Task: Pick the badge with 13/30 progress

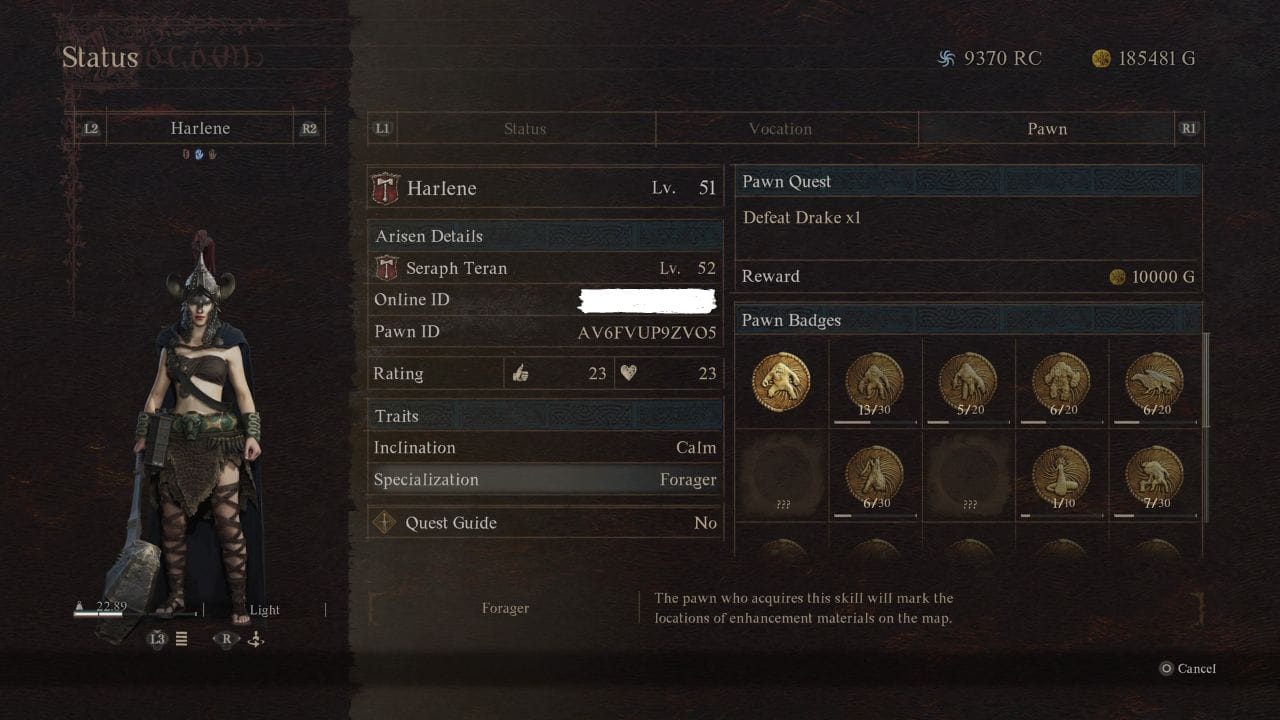Action: point(874,383)
